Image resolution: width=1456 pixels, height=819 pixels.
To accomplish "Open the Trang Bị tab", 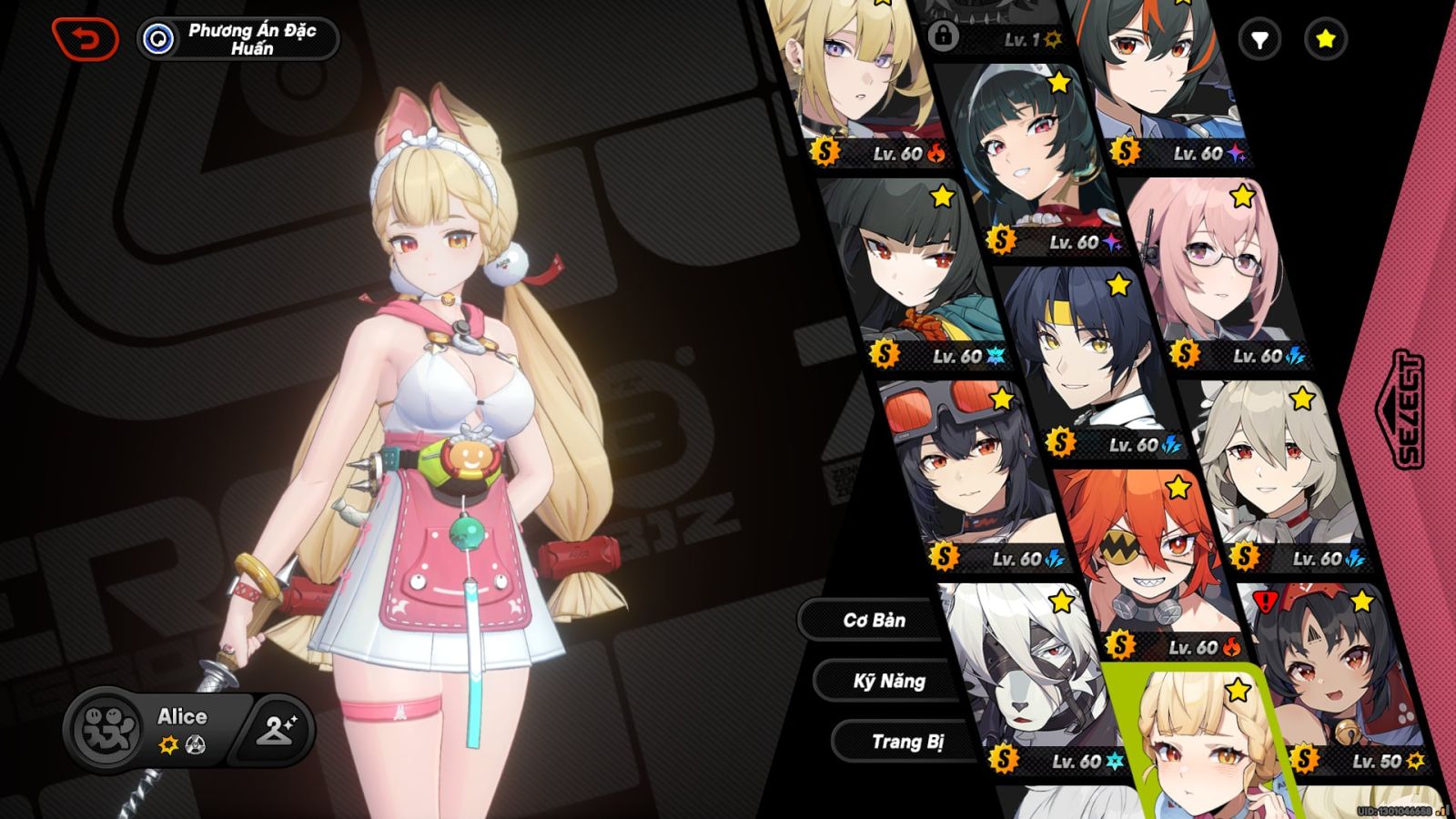I will [906, 742].
